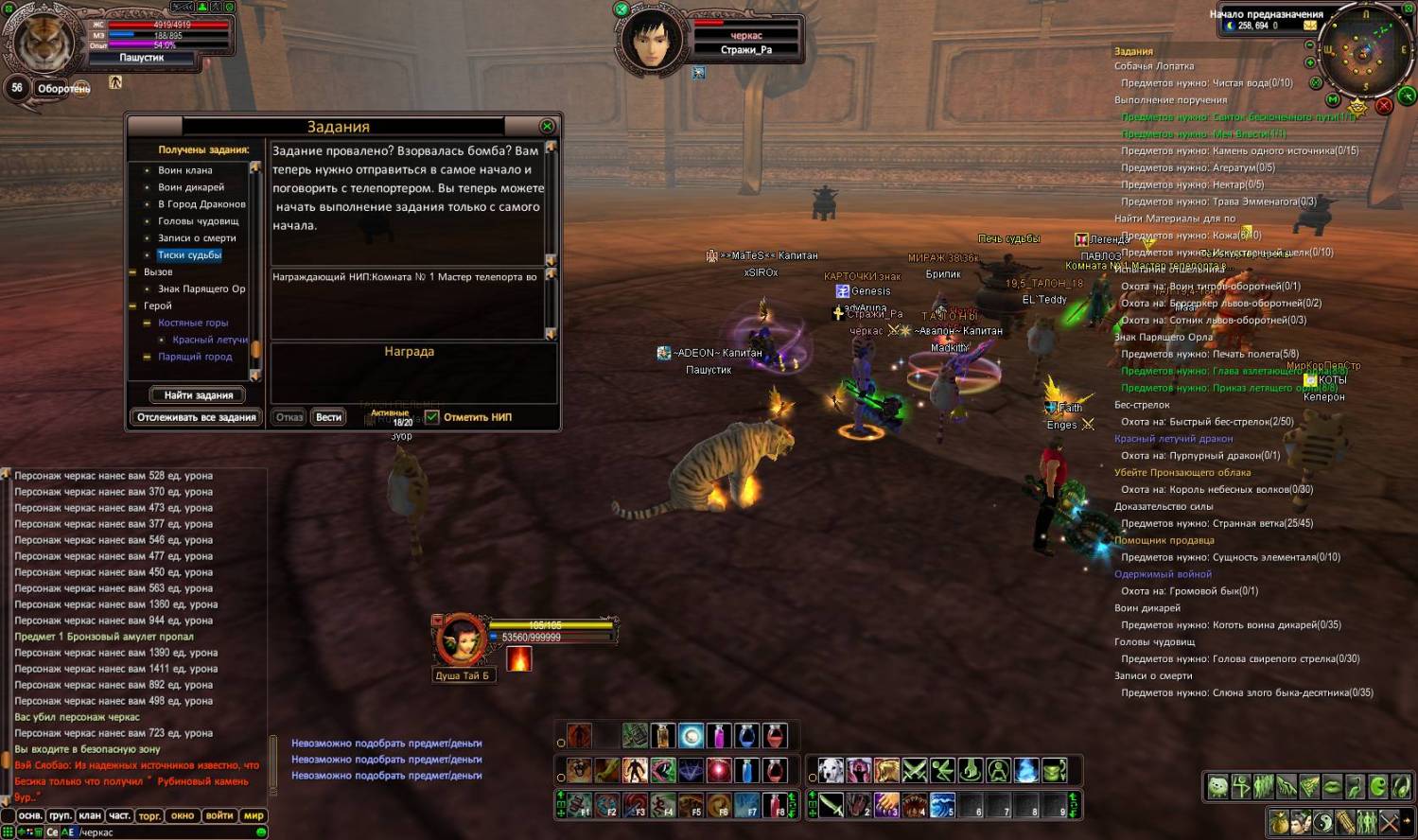The width and height of the screenshot is (1418, 840).
Task: Open the world map with M button
Action: [1333, 99]
